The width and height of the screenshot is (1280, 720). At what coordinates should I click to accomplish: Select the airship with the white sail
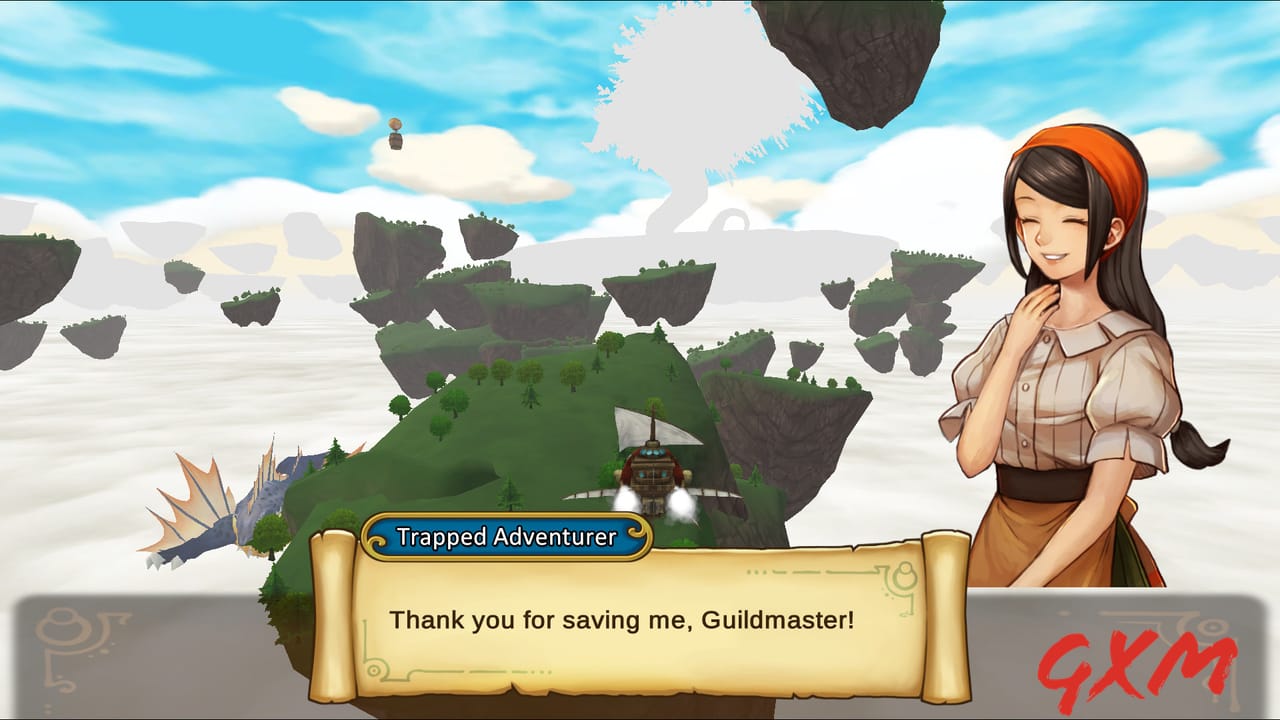point(655,470)
